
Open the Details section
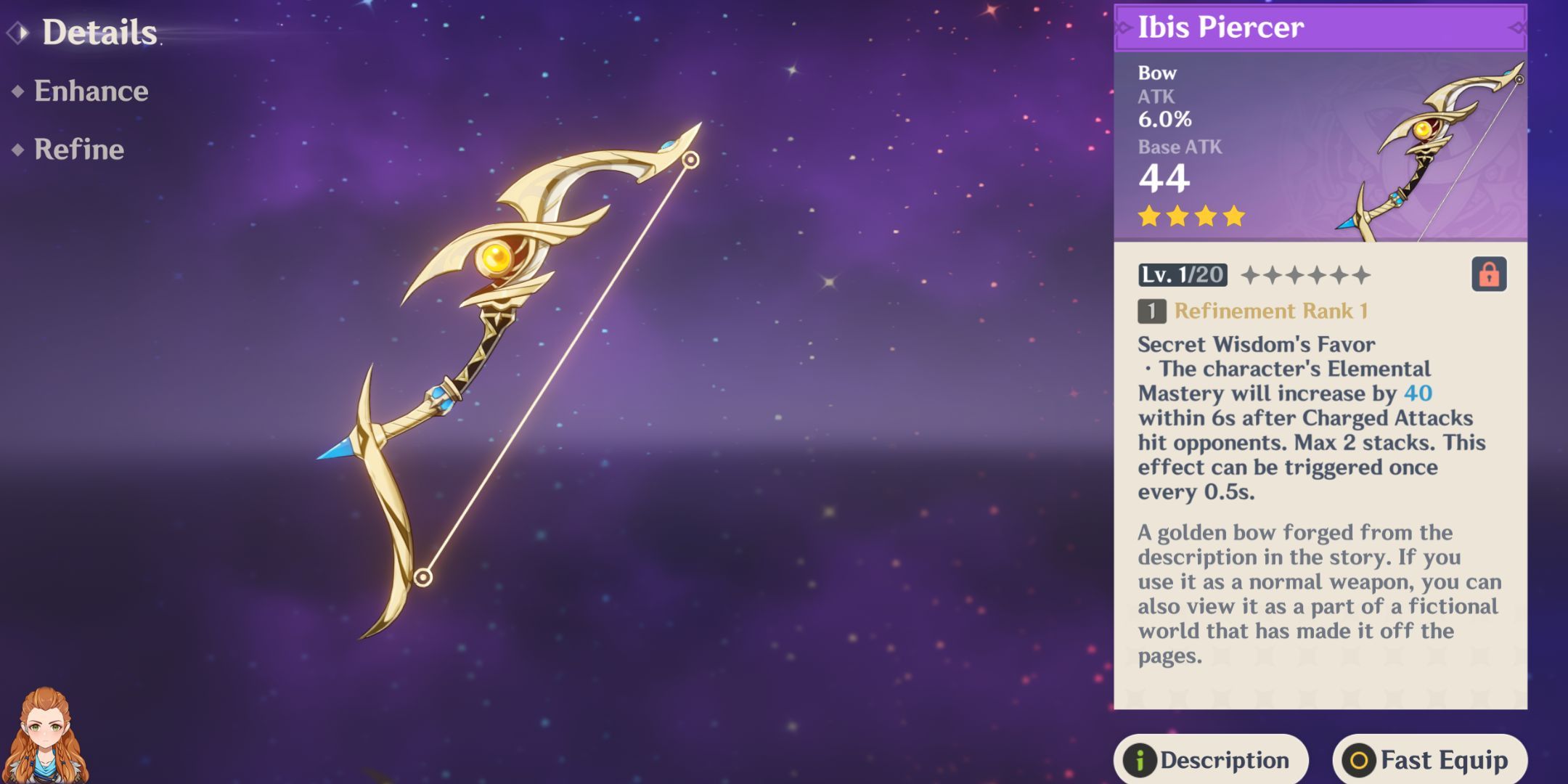tap(98, 32)
